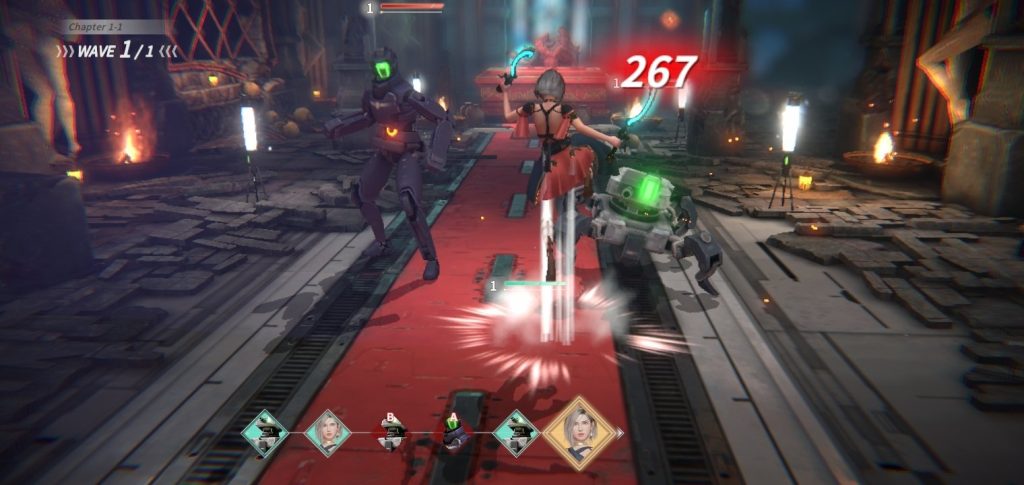Select the gold-framed active character portrait
The width and height of the screenshot is (1024, 485).
(577, 433)
